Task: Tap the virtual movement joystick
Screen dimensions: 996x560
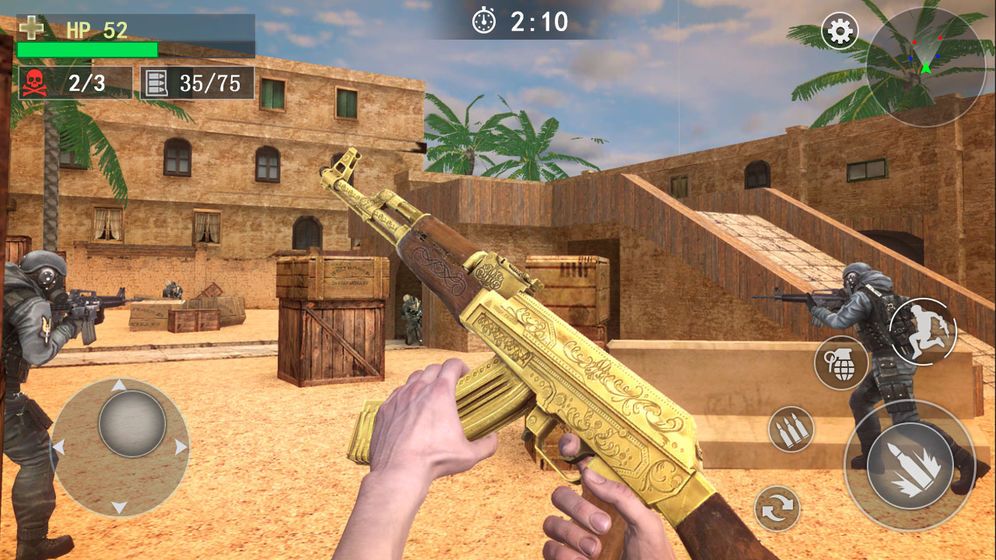Action: 121,446
